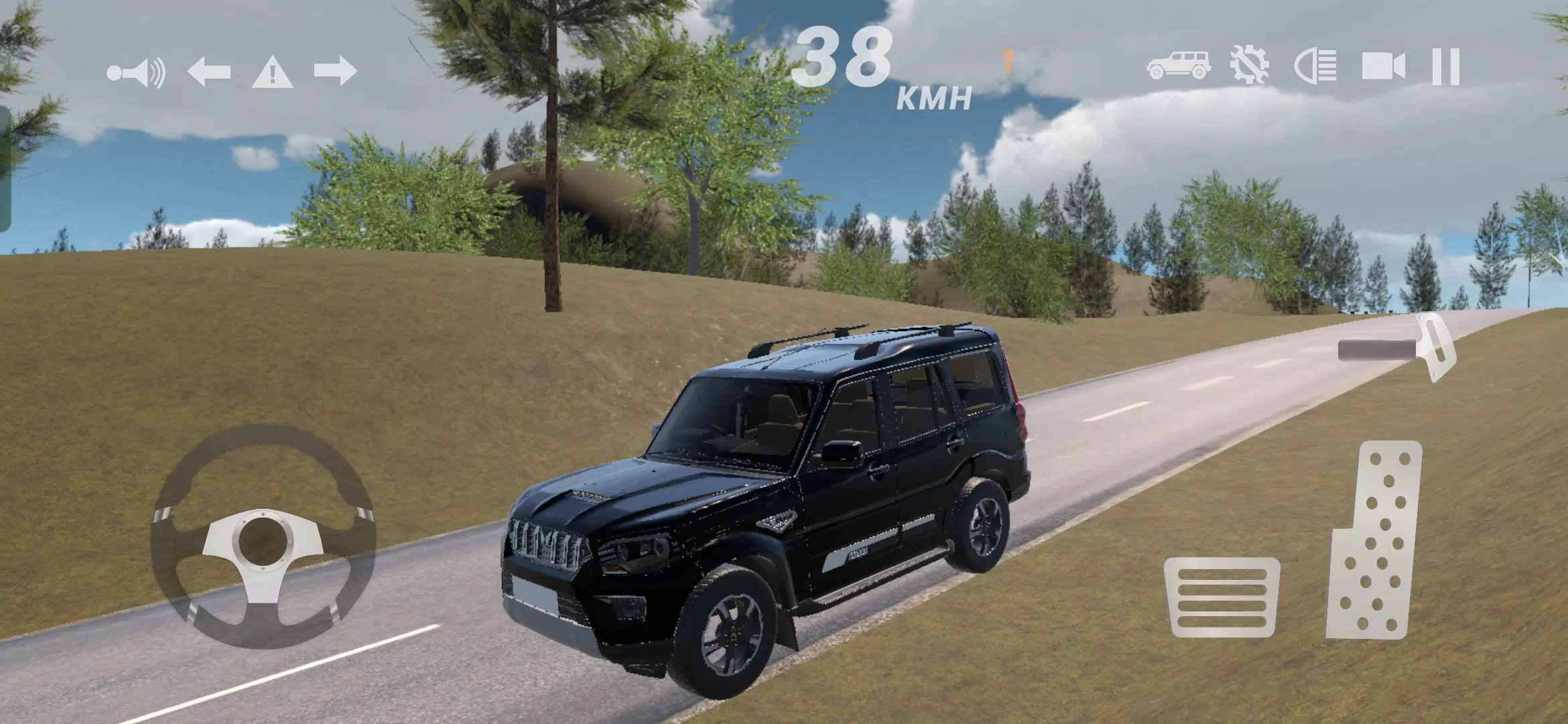This screenshot has width=1568, height=724.
Task: Toggle the hazard warning triangle
Action: point(272,72)
